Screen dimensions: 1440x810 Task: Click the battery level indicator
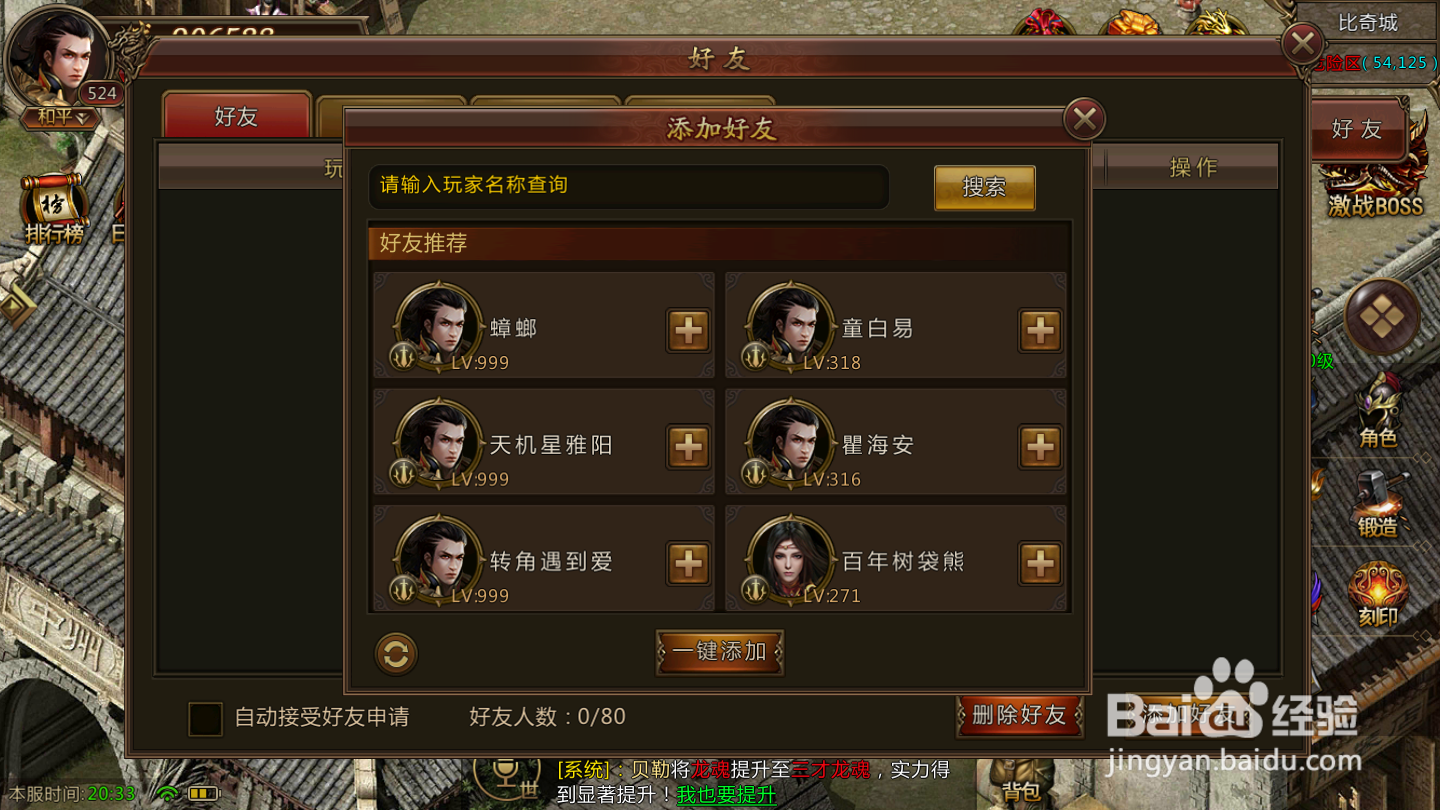coord(202,792)
